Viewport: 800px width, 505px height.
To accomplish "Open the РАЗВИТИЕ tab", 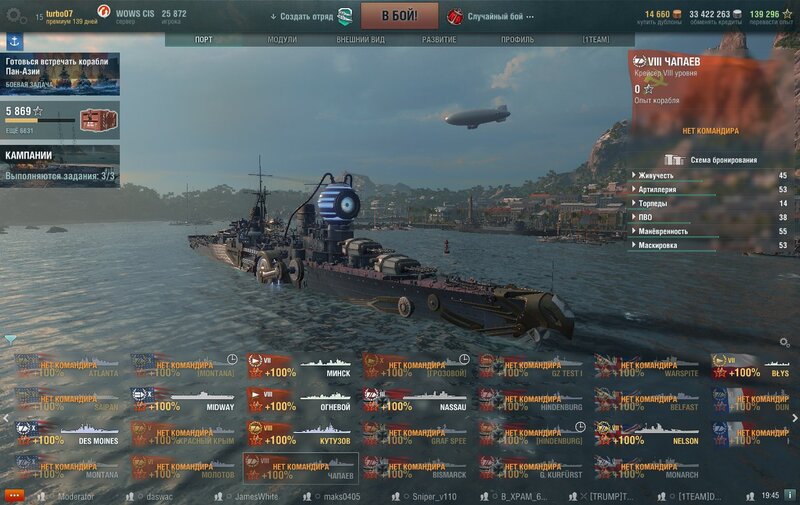I will pyautogui.click(x=439, y=40).
